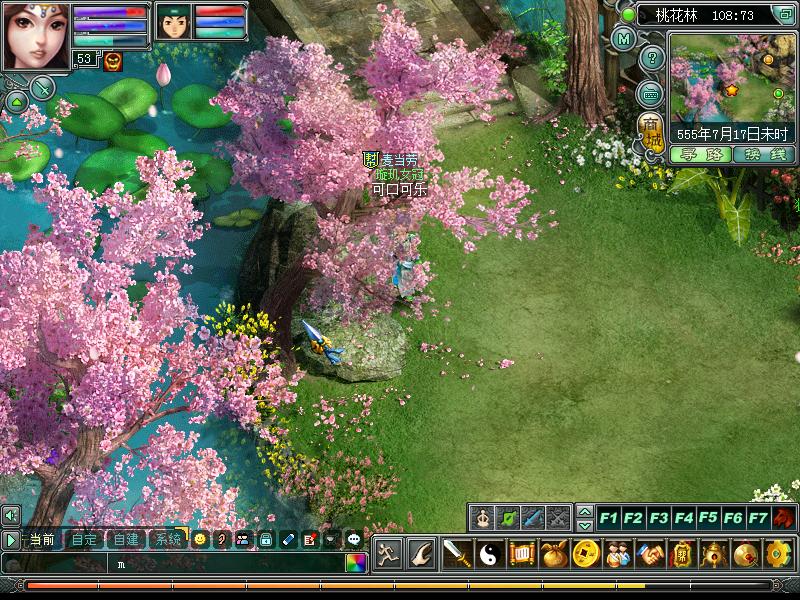This screenshot has width=800, height=600.
Task: Switch to the 系统 chat tab
Action: pyautogui.click(x=166, y=539)
